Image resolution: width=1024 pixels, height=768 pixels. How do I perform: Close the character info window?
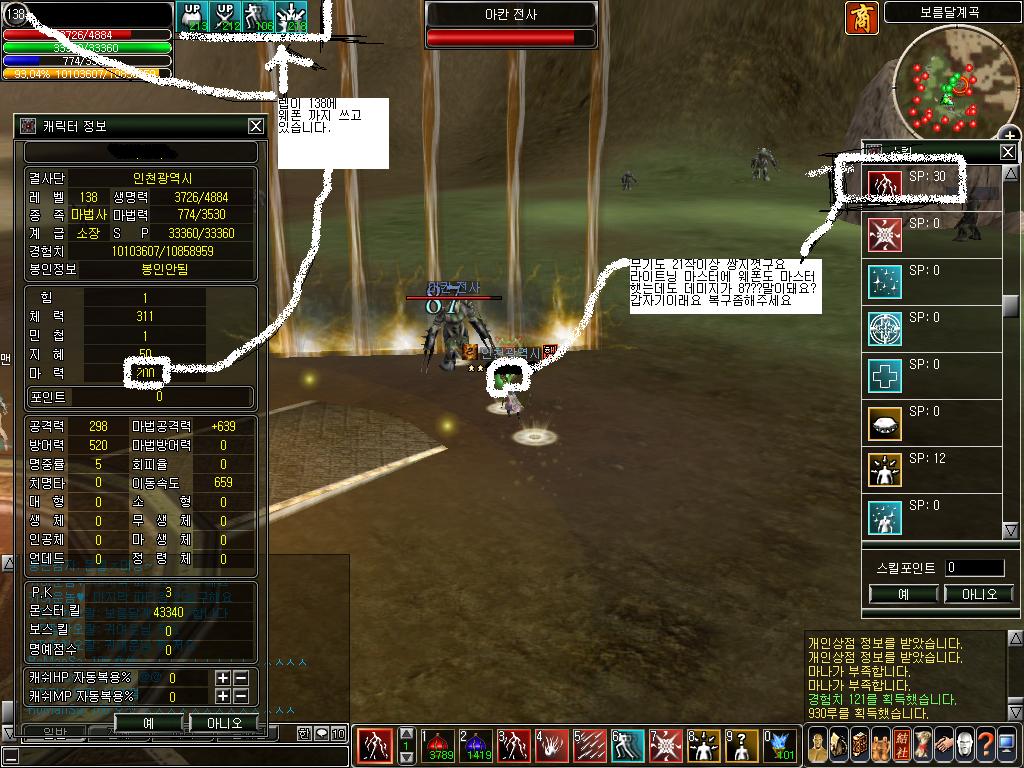coord(256,126)
